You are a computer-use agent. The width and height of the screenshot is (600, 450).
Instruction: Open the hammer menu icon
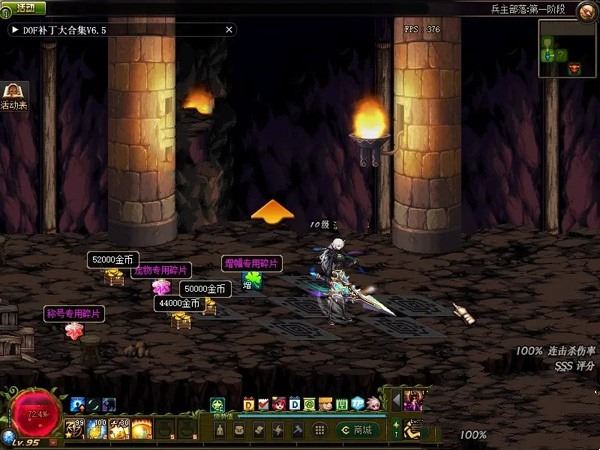pos(297,429)
